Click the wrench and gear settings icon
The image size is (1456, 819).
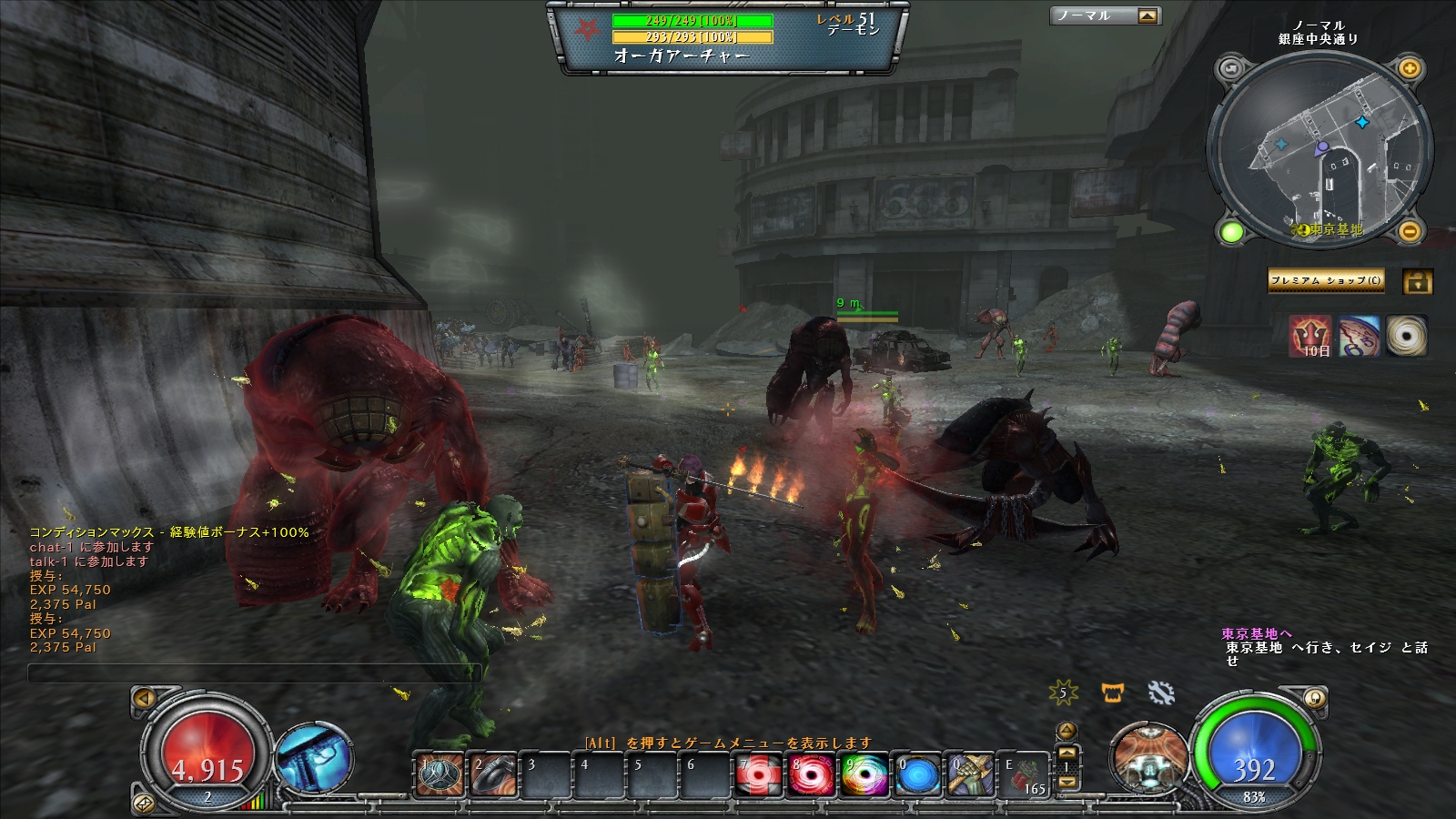1161,693
